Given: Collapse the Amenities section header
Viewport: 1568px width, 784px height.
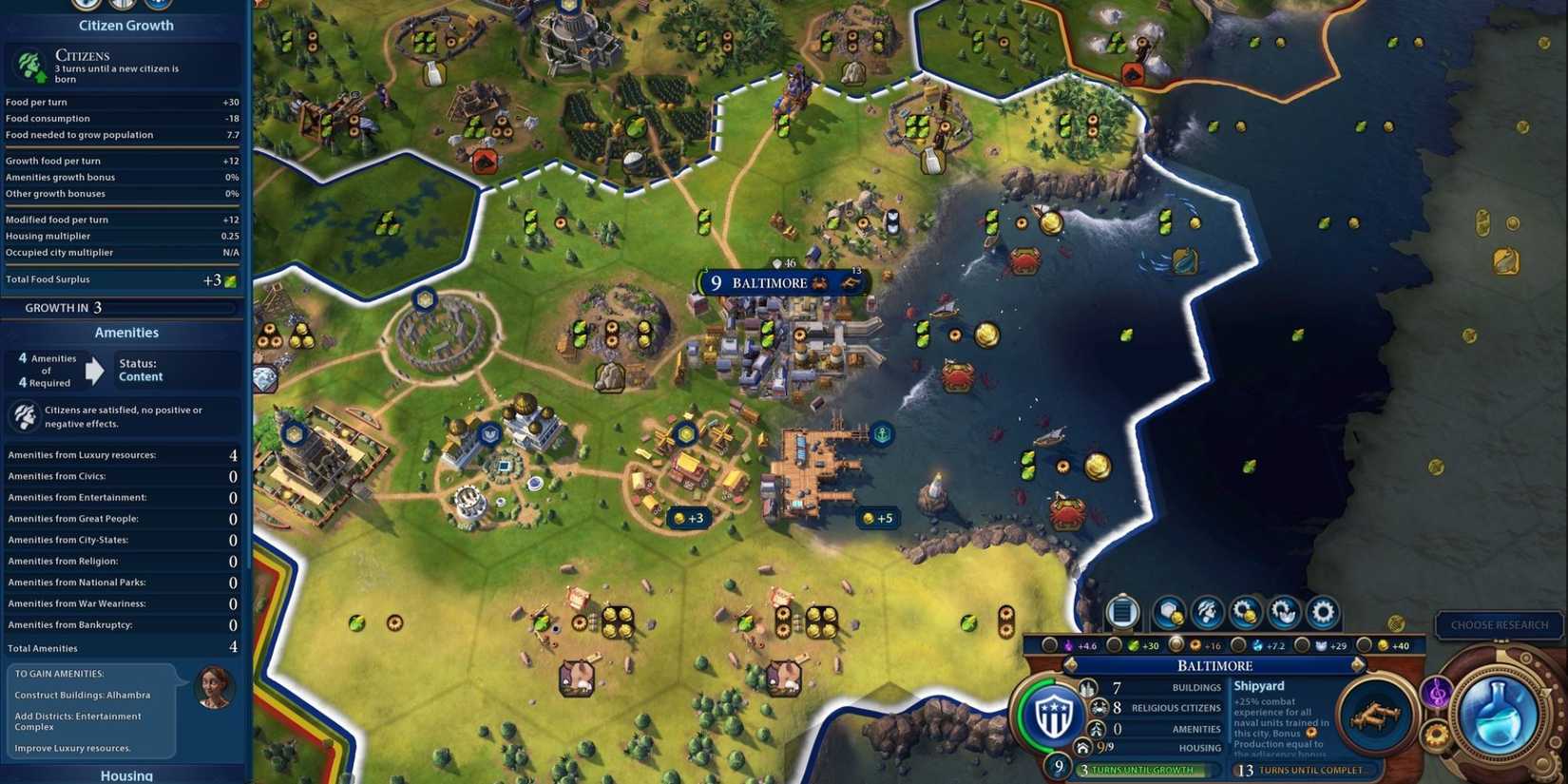Looking at the screenshot, I should tap(125, 333).
